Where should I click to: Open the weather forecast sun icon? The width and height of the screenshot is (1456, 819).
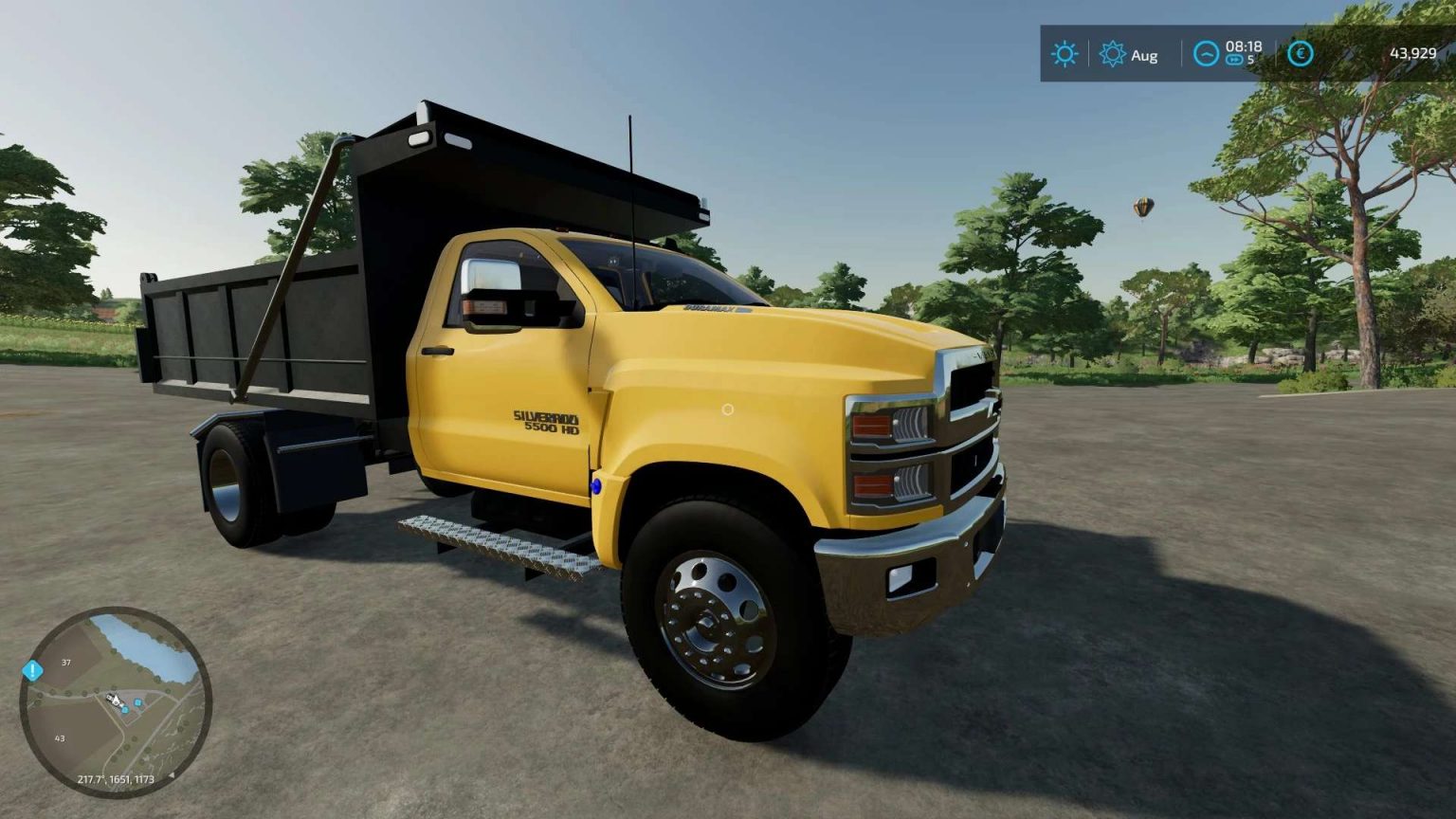point(1114,54)
